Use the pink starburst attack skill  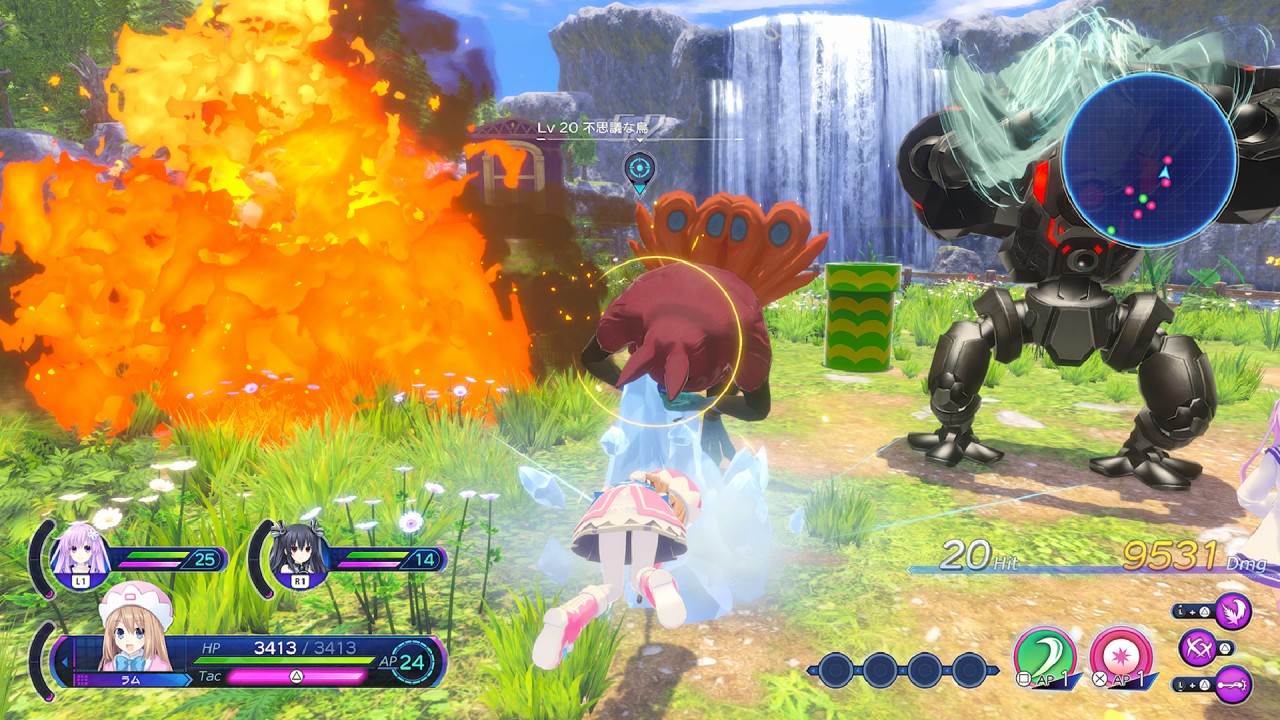(1120, 654)
